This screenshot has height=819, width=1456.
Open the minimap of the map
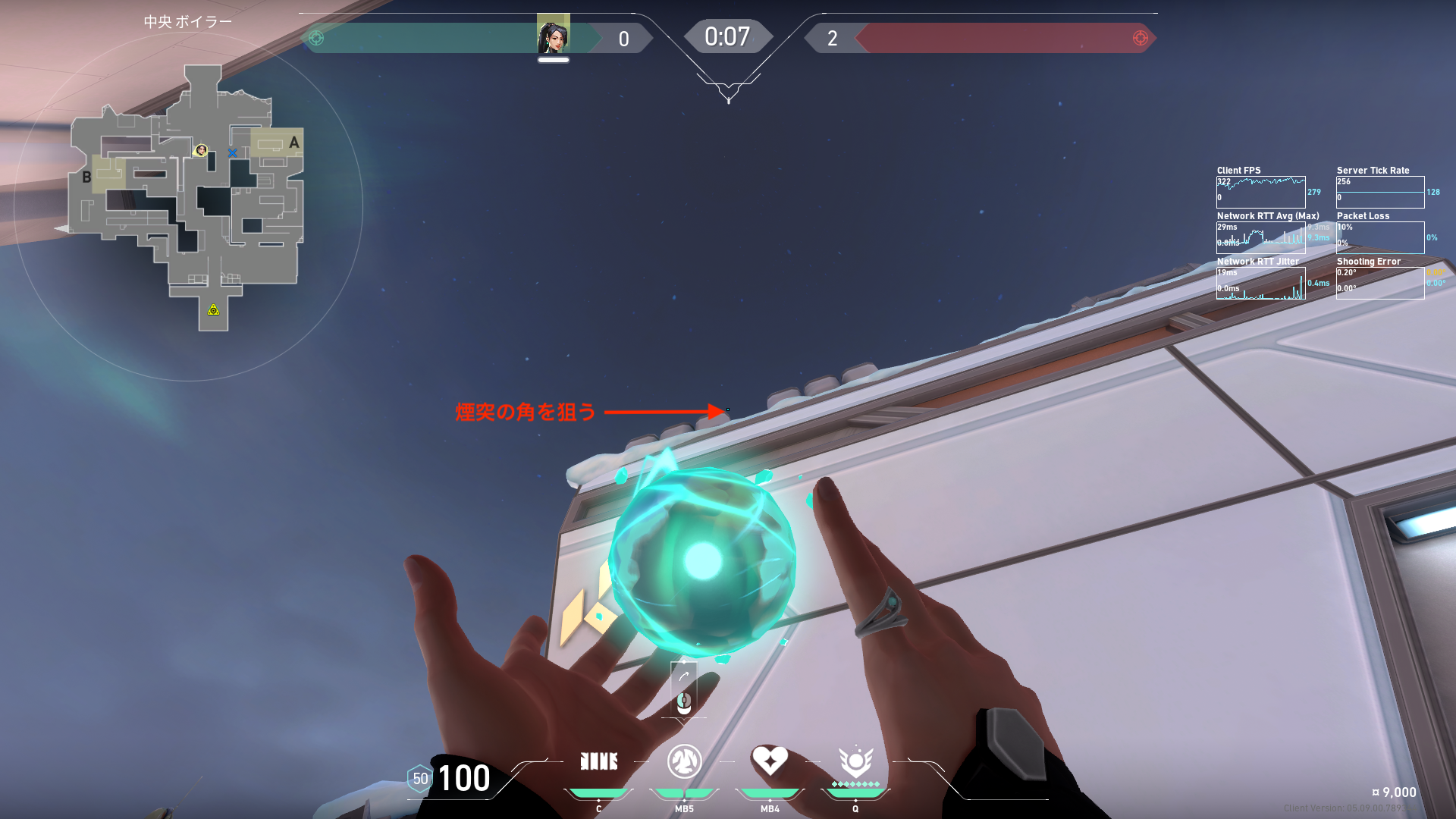point(188,197)
